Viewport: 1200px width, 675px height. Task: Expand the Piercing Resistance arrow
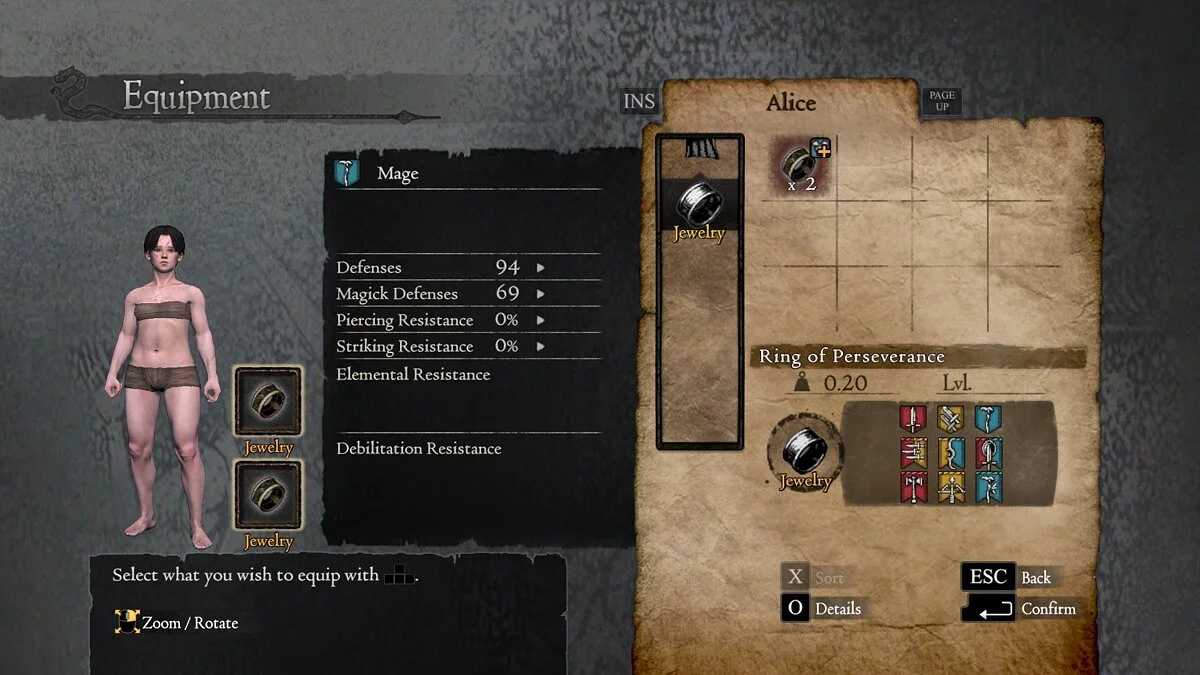[x=541, y=320]
